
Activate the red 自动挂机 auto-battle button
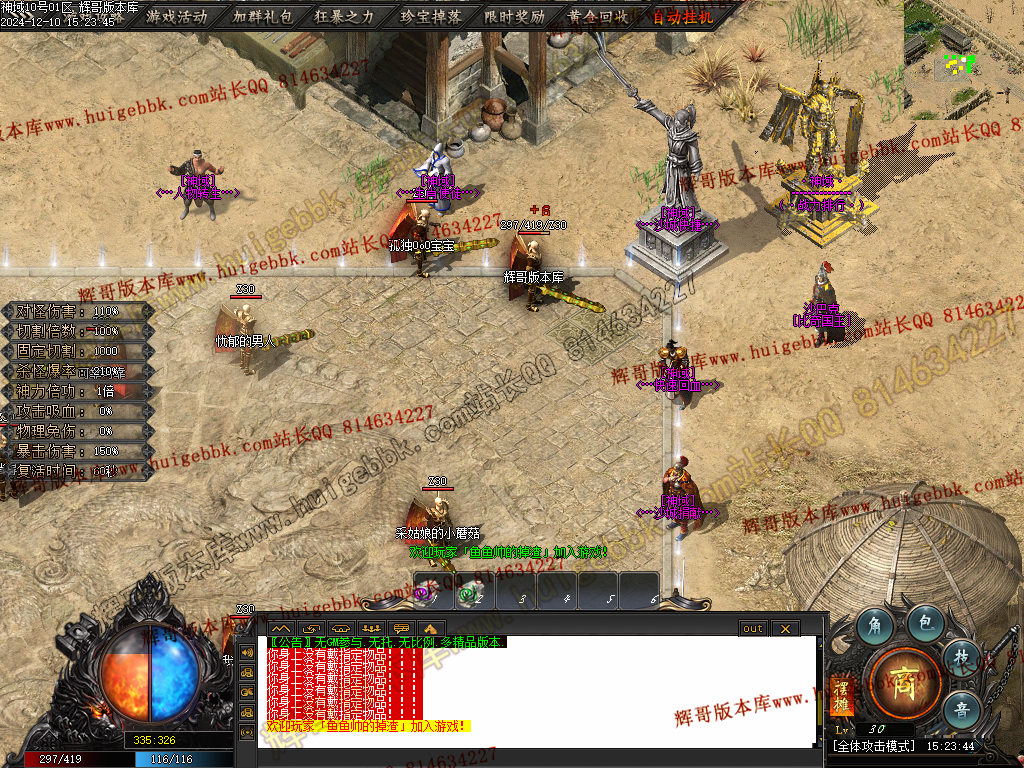(x=682, y=16)
